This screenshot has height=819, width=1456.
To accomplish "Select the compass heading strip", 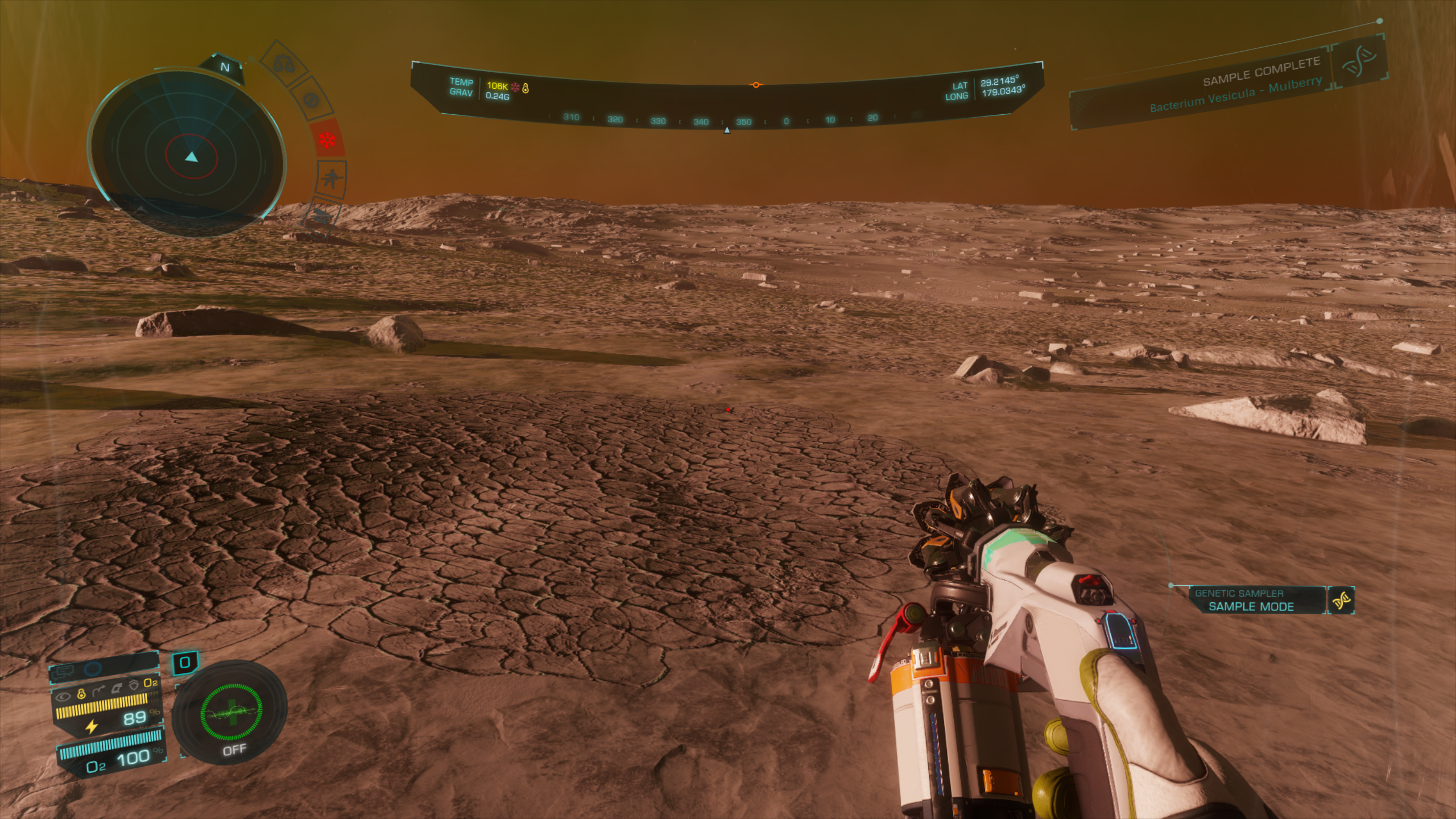I will (727, 120).
